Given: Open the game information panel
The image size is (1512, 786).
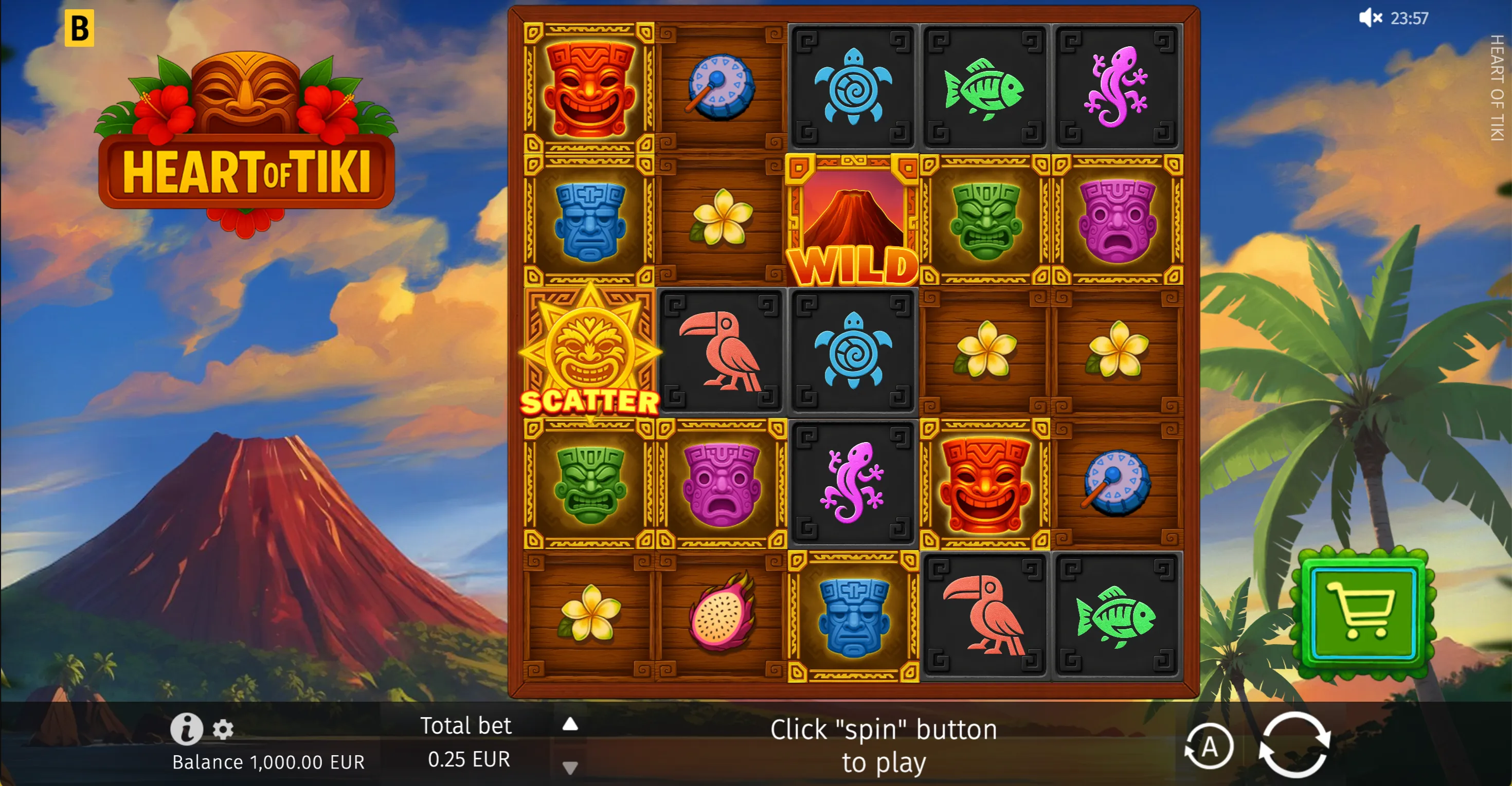Looking at the screenshot, I should click(x=186, y=729).
